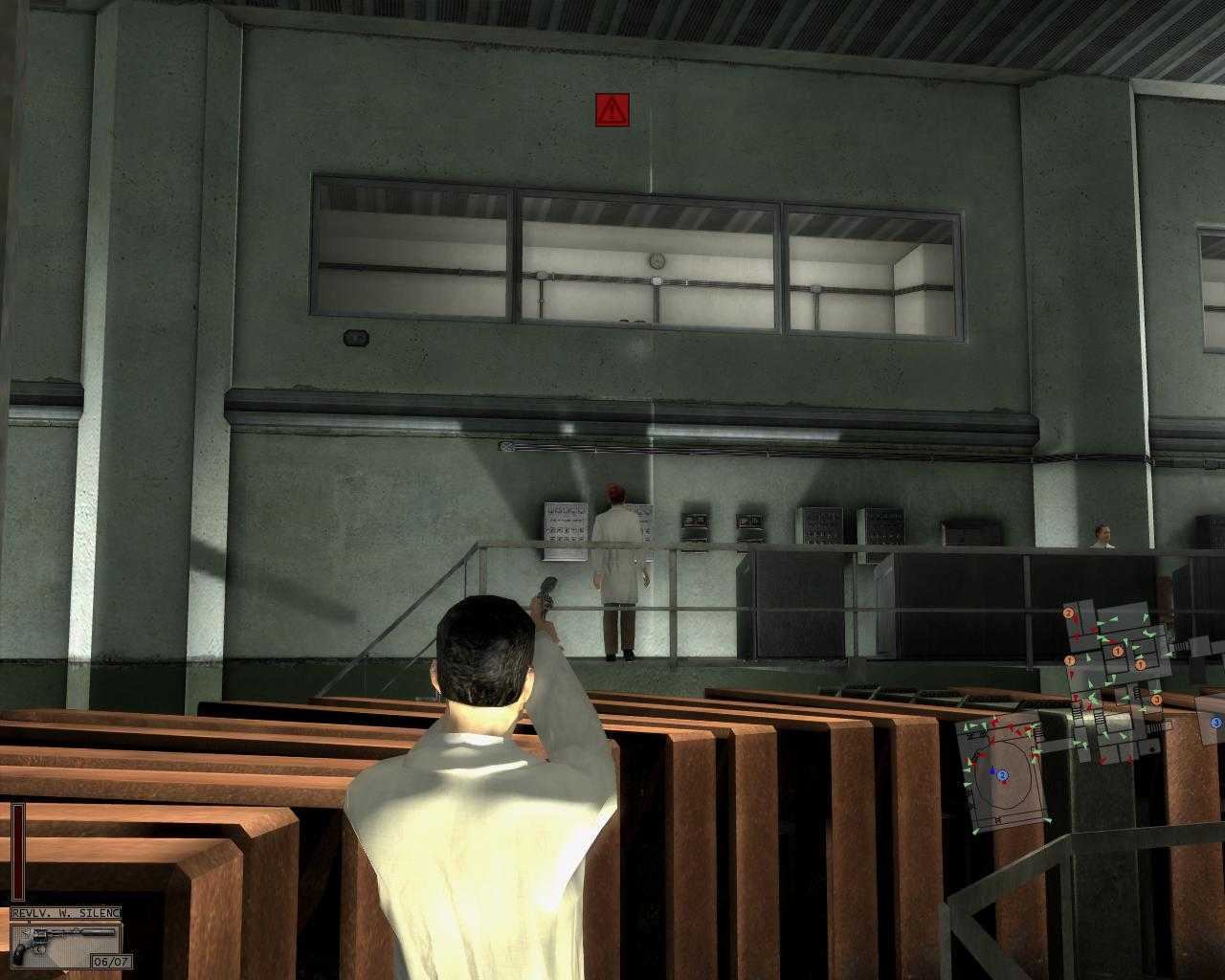Click the orange marker 1 at the minimap center

[x=1117, y=652]
